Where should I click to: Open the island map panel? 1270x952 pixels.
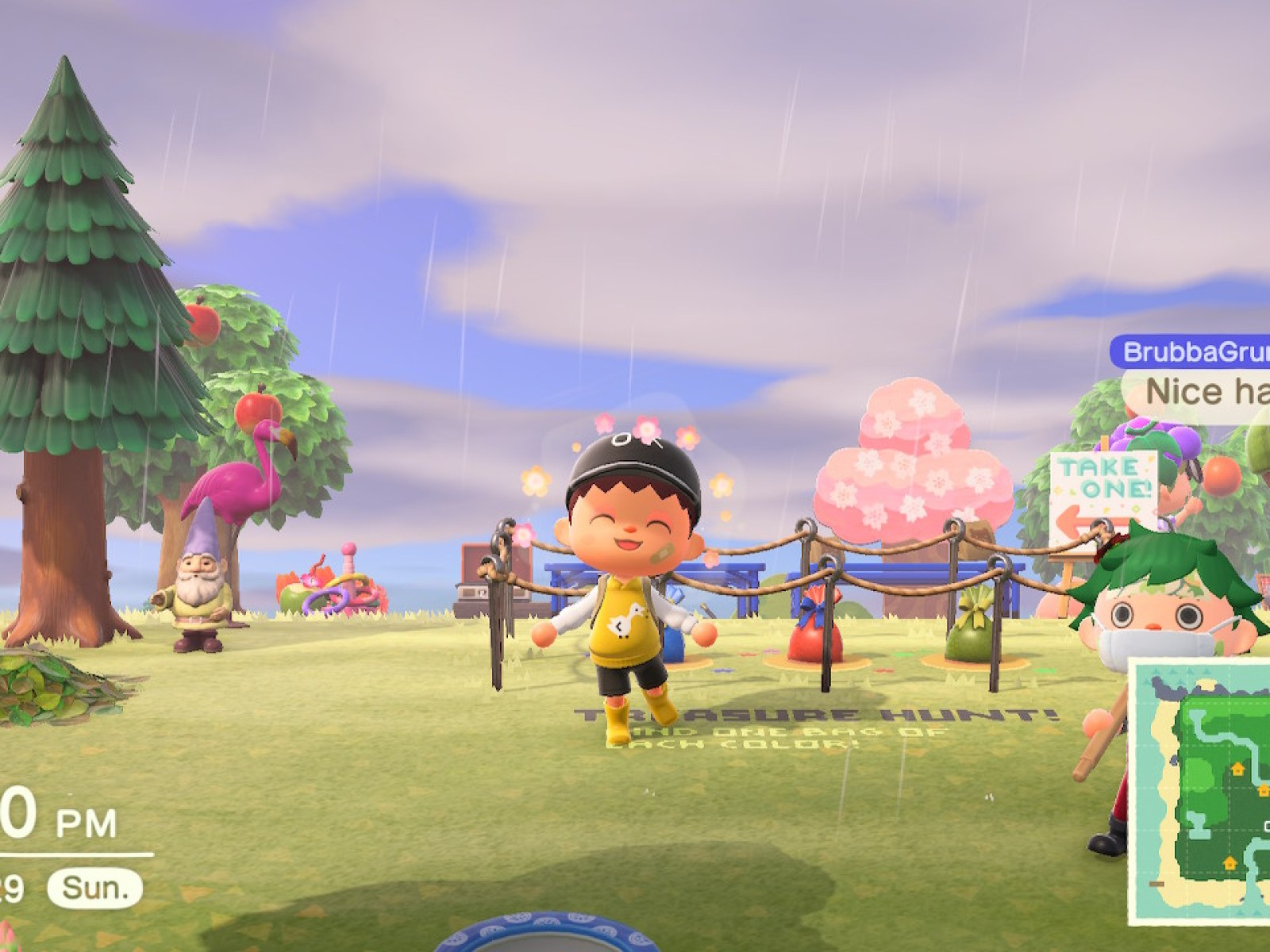point(1206,793)
